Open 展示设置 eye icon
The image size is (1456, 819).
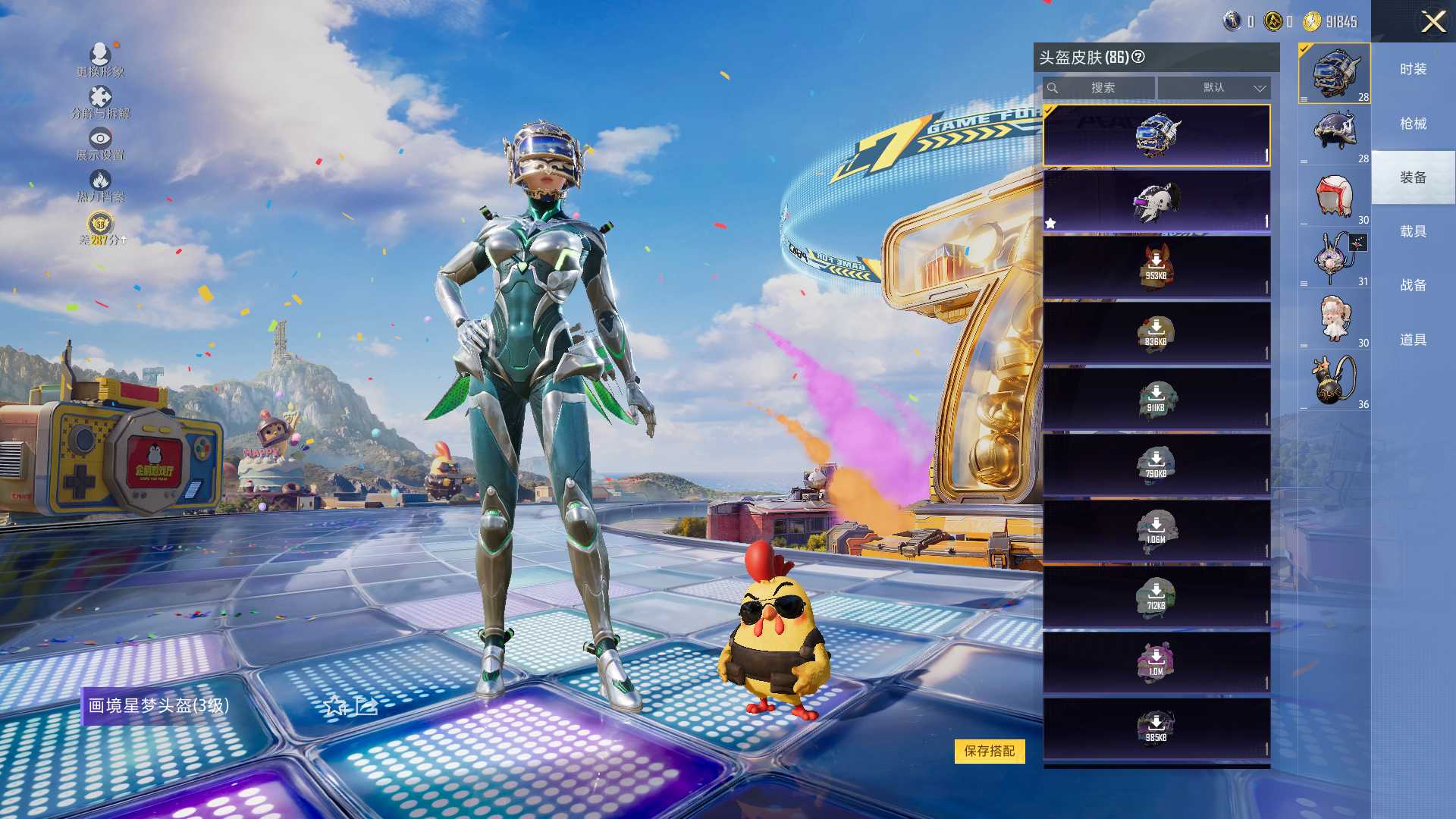coord(100,143)
